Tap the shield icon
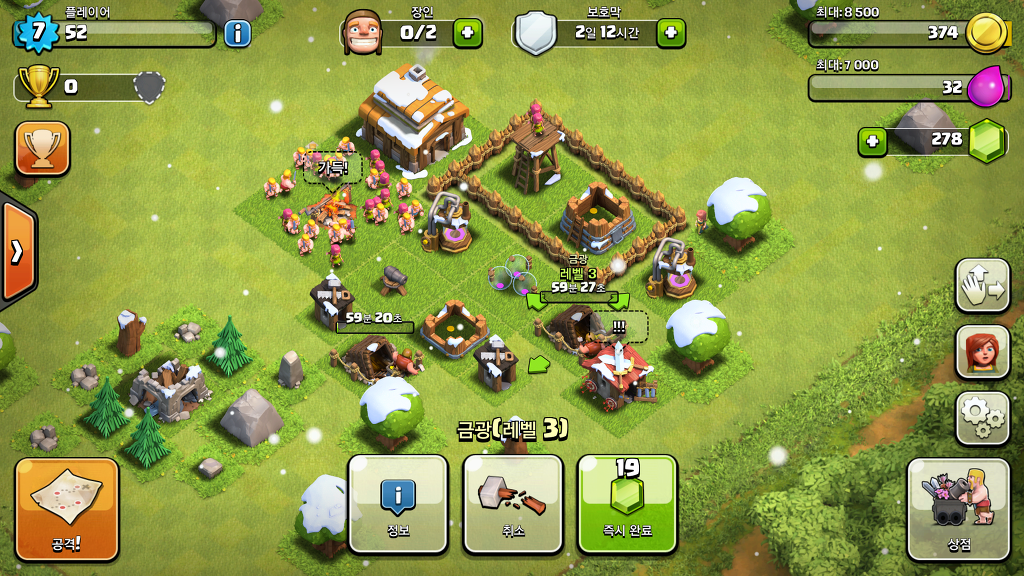This screenshot has height=576, width=1024. pos(536,33)
